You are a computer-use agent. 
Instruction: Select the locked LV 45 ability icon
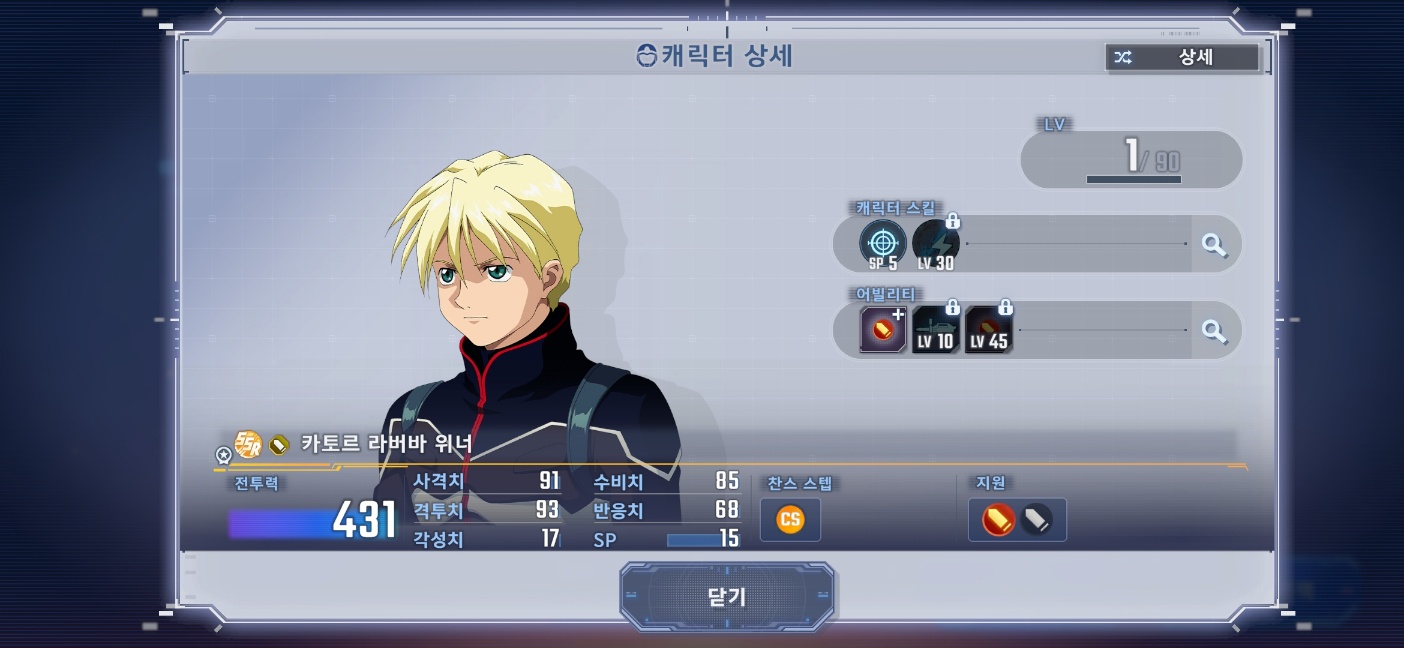coord(988,330)
